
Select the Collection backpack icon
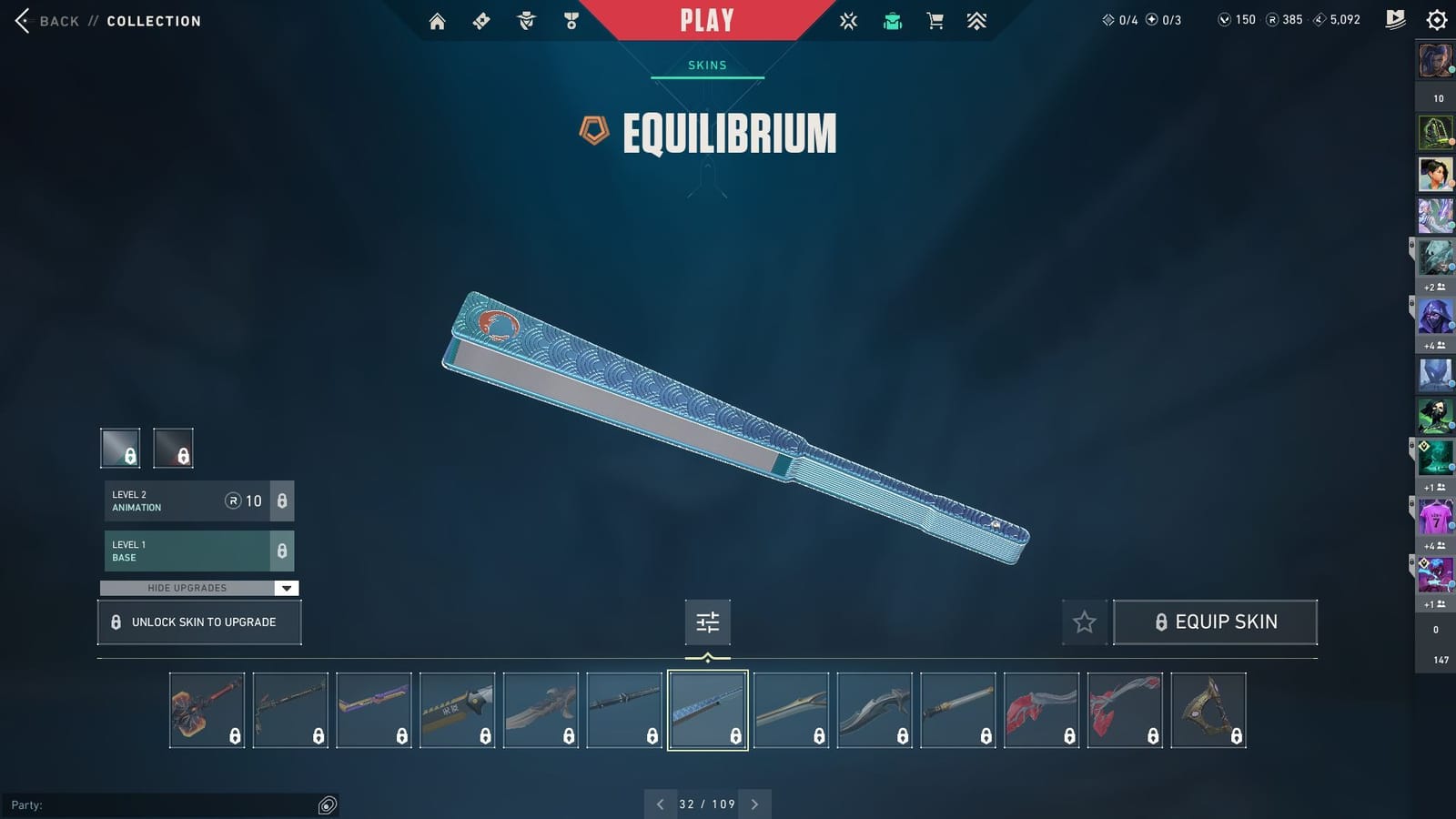coord(892,20)
